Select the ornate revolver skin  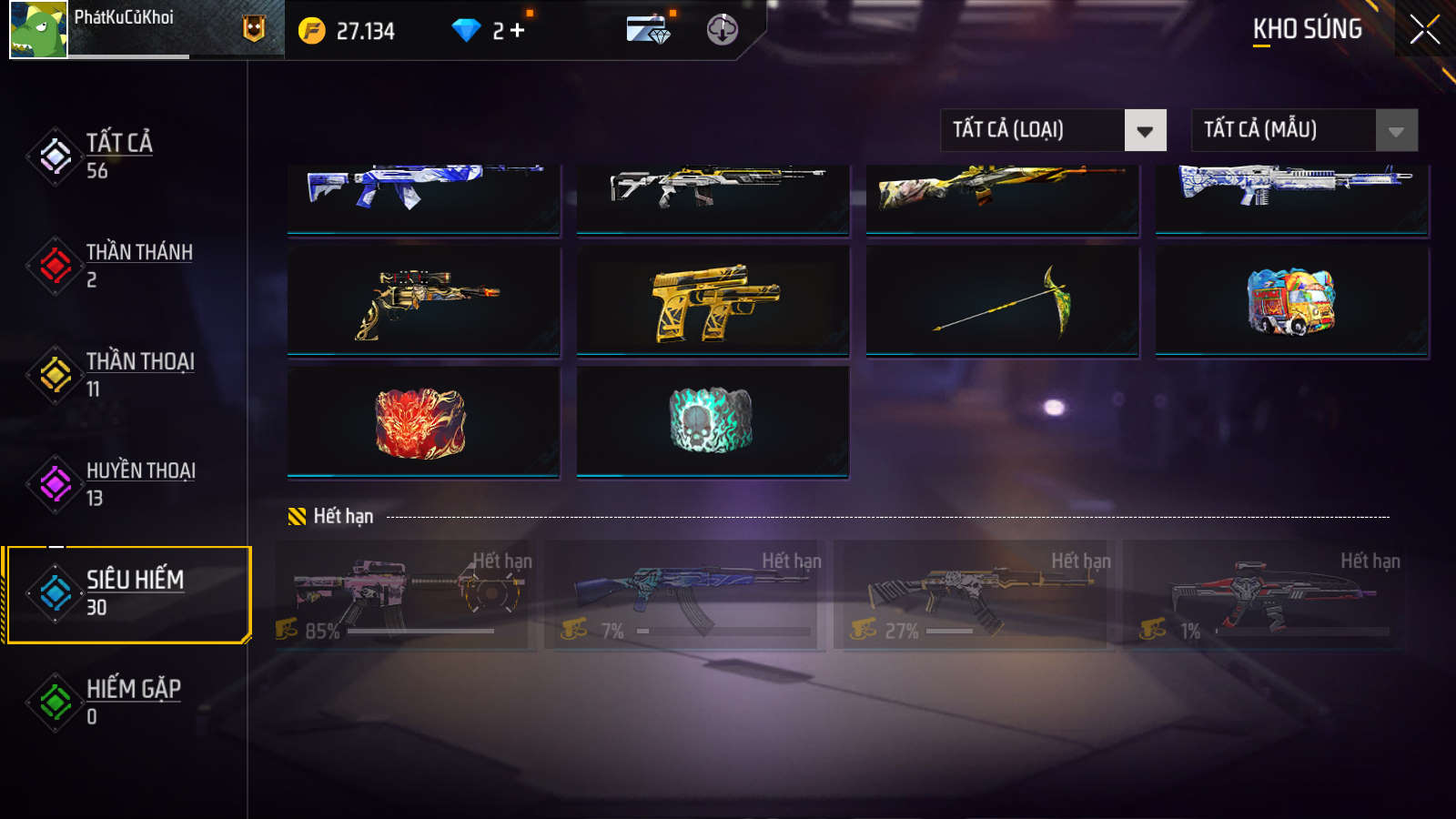point(423,301)
